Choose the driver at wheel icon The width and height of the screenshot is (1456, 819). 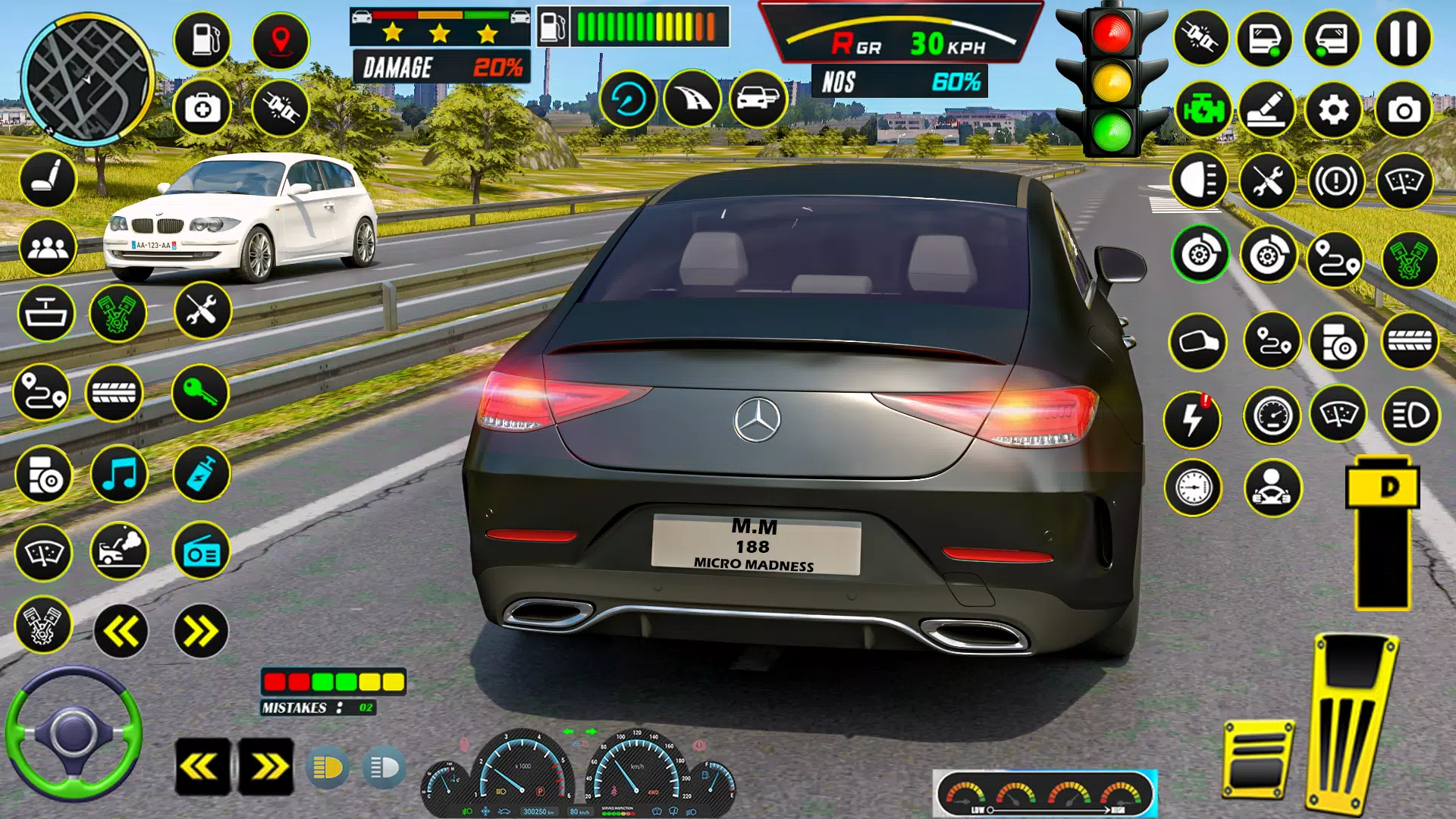coord(1272,488)
